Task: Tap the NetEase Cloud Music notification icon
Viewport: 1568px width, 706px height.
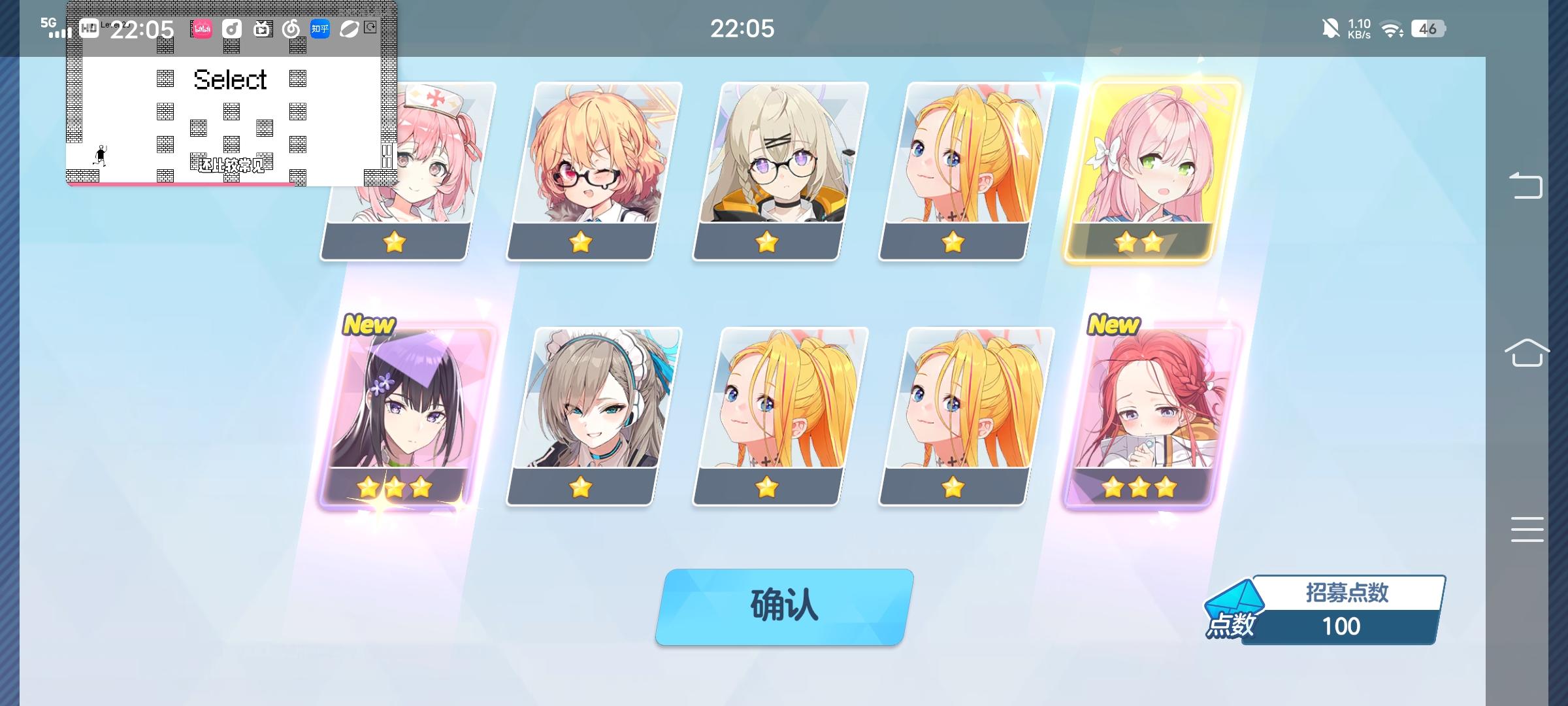Action: (291, 28)
